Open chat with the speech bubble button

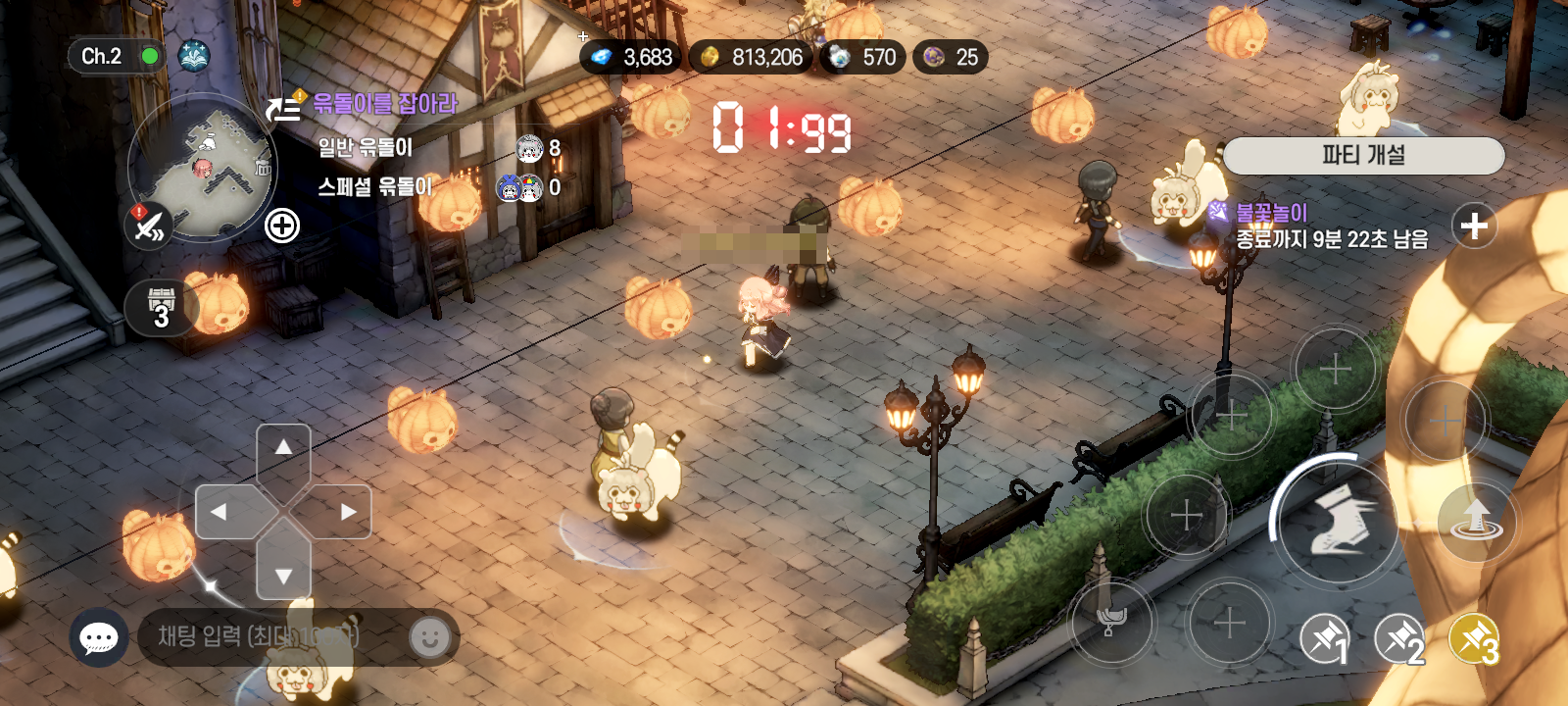(99, 638)
